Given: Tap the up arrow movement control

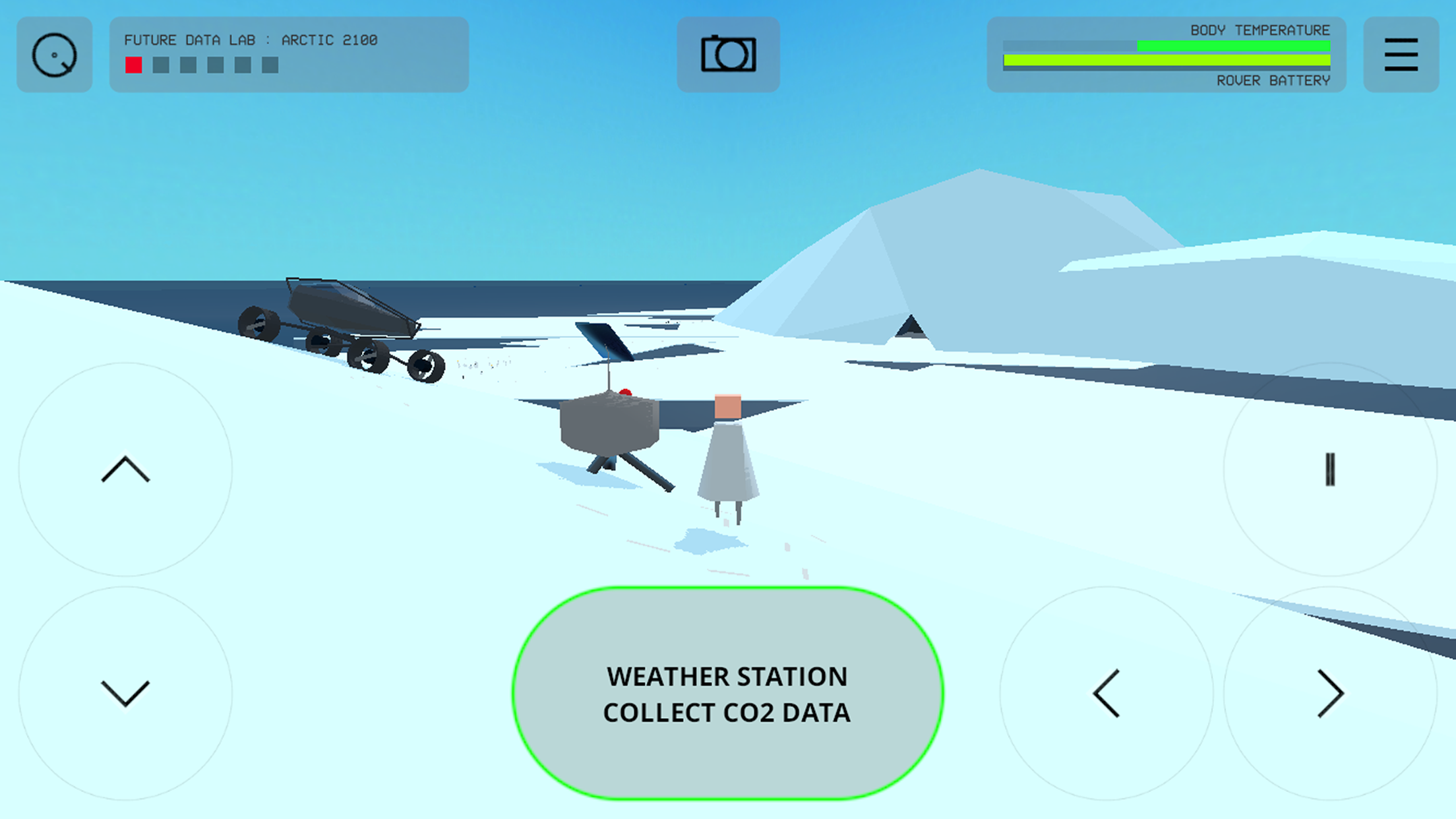Looking at the screenshot, I should 125,470.
